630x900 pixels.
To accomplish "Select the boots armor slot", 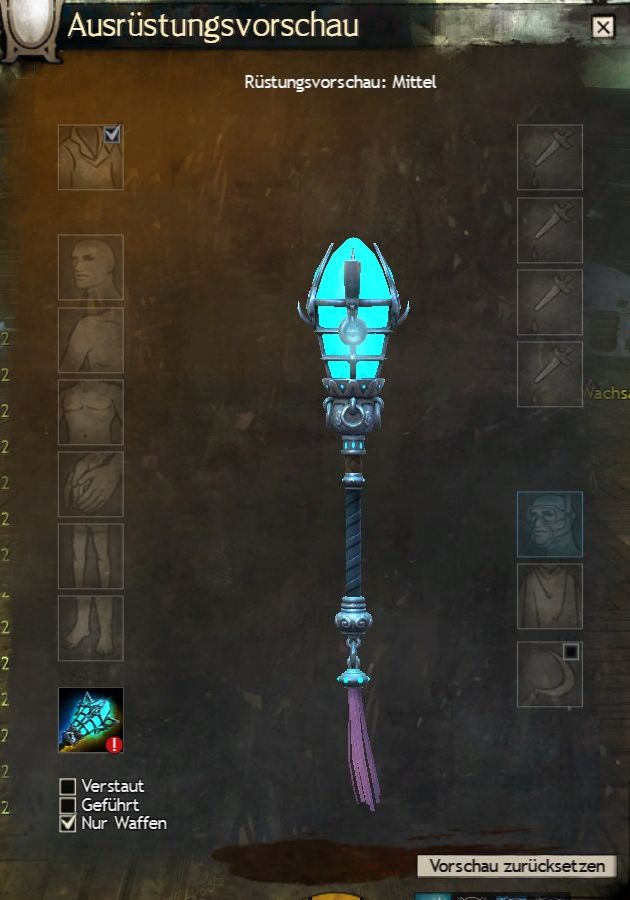I will 91,628.
